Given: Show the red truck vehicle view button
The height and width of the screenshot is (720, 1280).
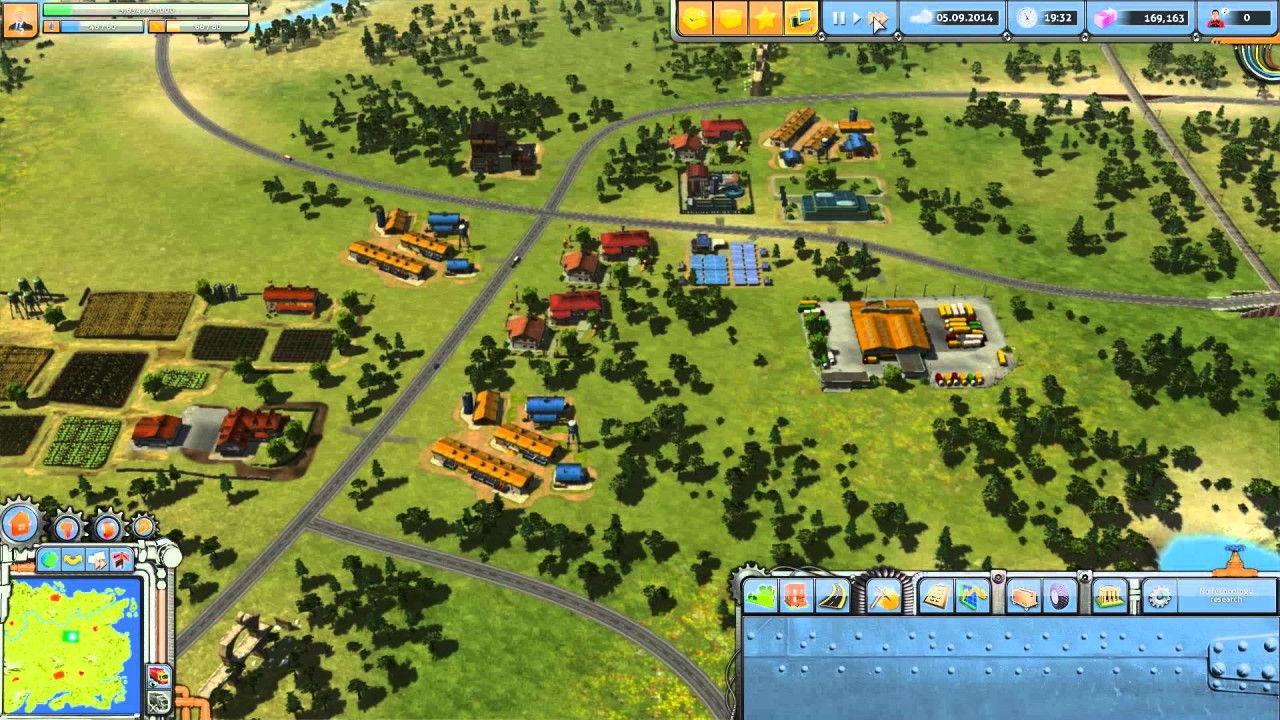Looking at the screenshot, I should click(x=158, y=676).
